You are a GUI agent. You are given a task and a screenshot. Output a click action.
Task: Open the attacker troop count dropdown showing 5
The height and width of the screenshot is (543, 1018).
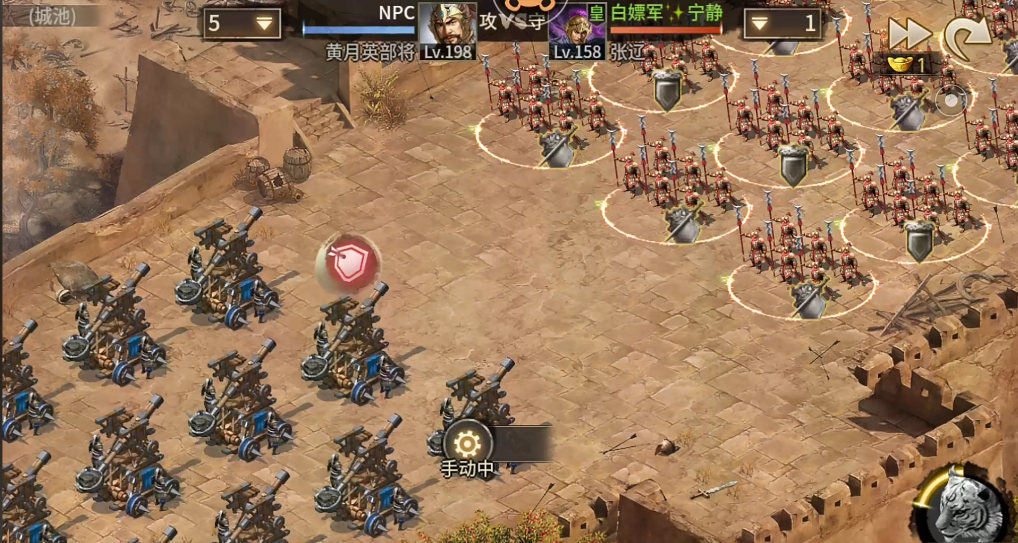tap(241, 23)
